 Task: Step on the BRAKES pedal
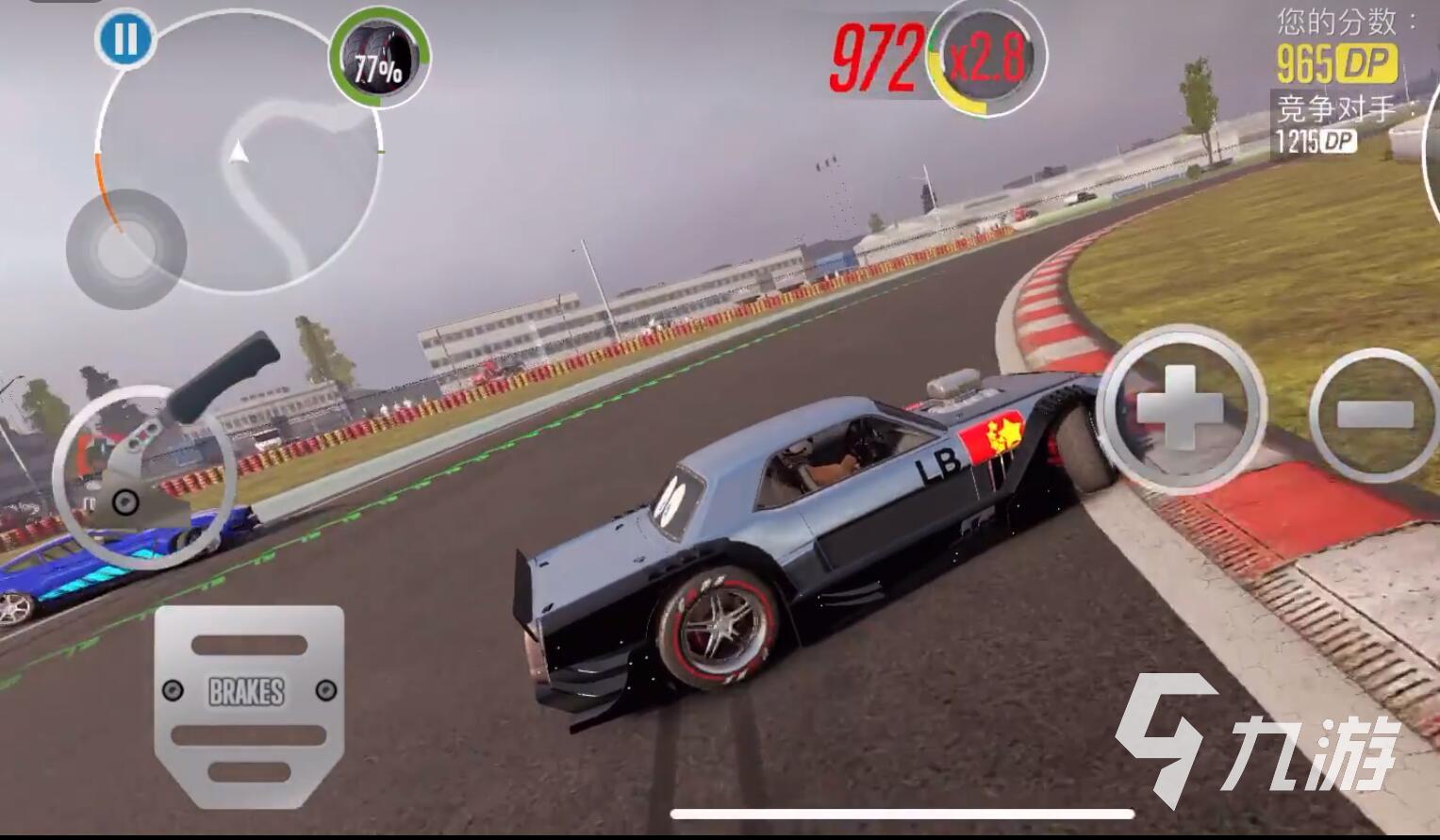(x=247, y=693)
